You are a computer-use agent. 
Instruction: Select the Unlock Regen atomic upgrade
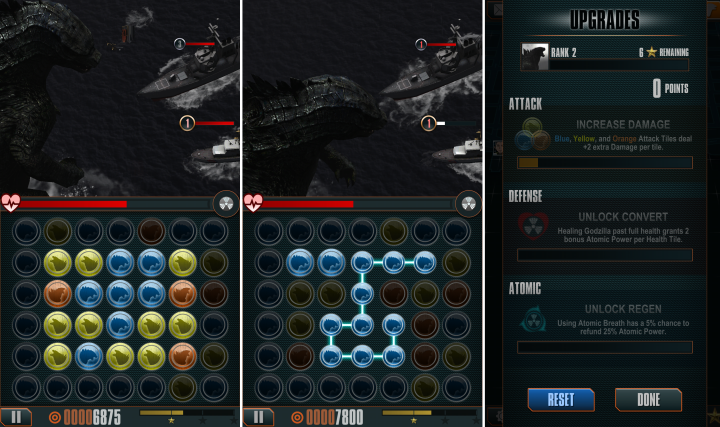[603, 322]
